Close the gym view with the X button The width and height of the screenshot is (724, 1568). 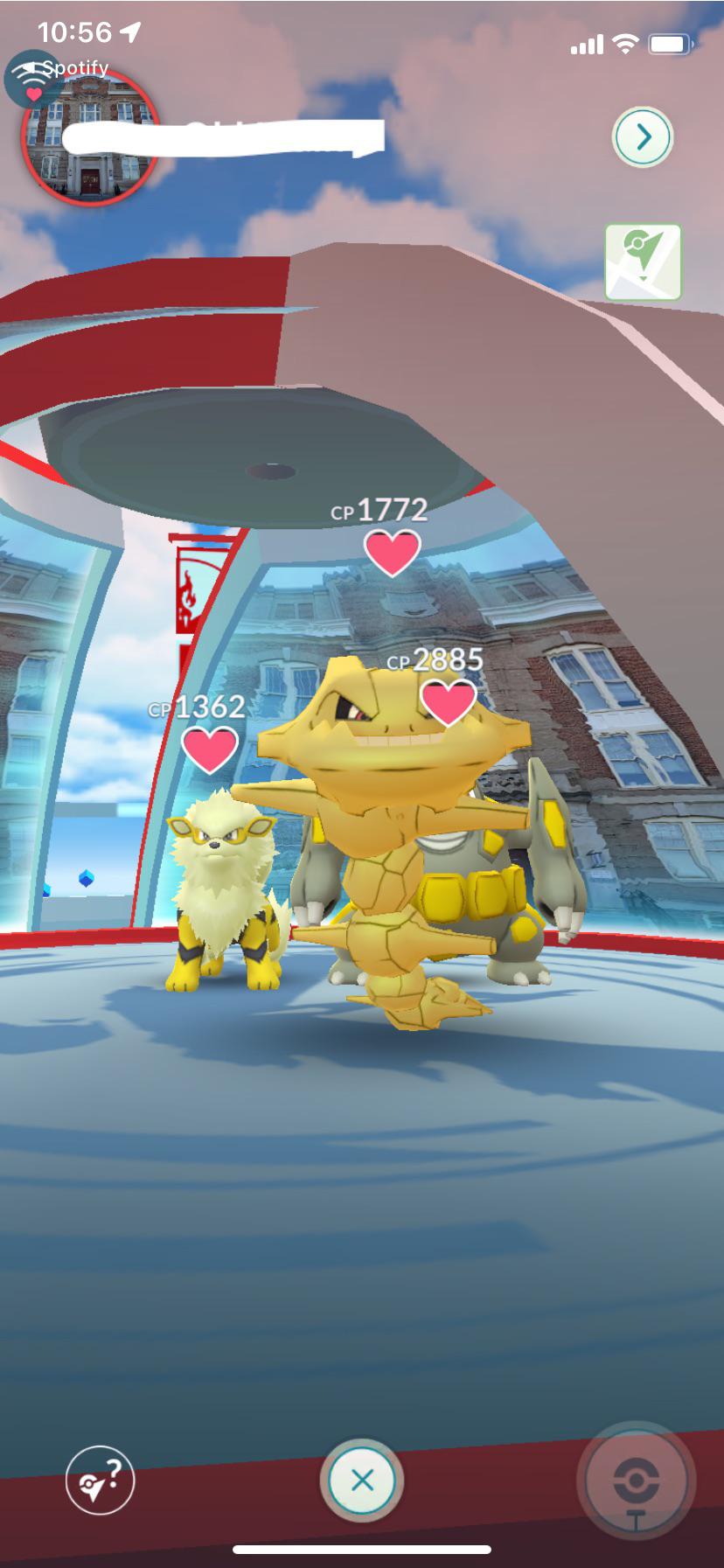coord(362,1480)
